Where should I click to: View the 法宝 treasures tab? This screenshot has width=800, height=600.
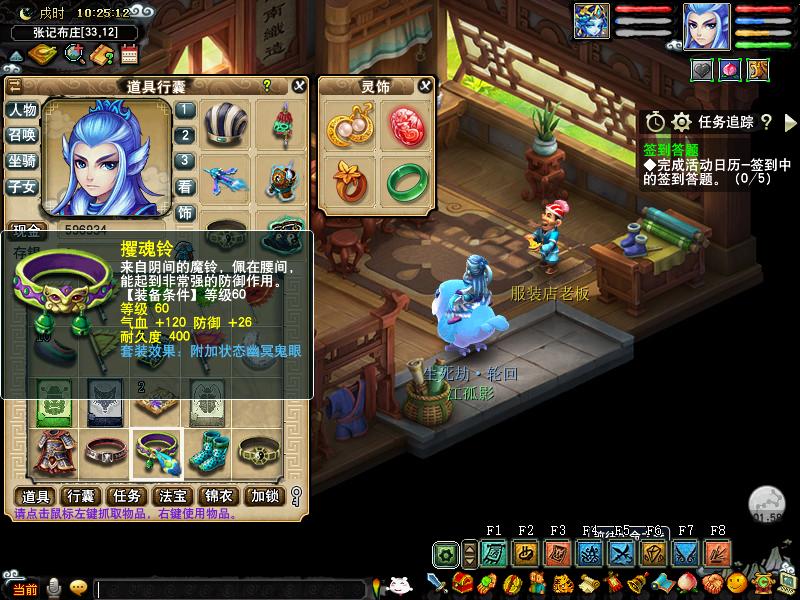tap(173, 496)
